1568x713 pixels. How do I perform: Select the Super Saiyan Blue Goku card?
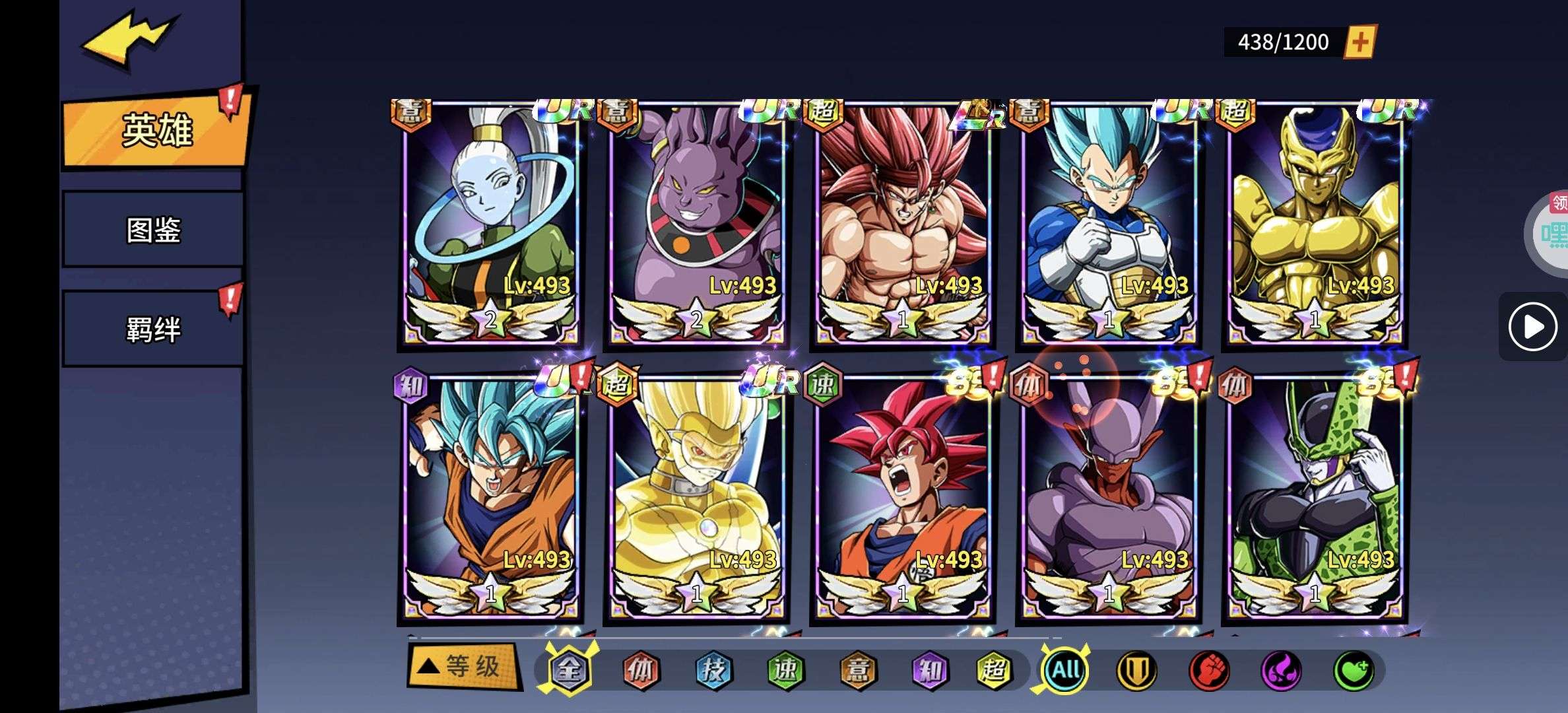coord(490,499)
